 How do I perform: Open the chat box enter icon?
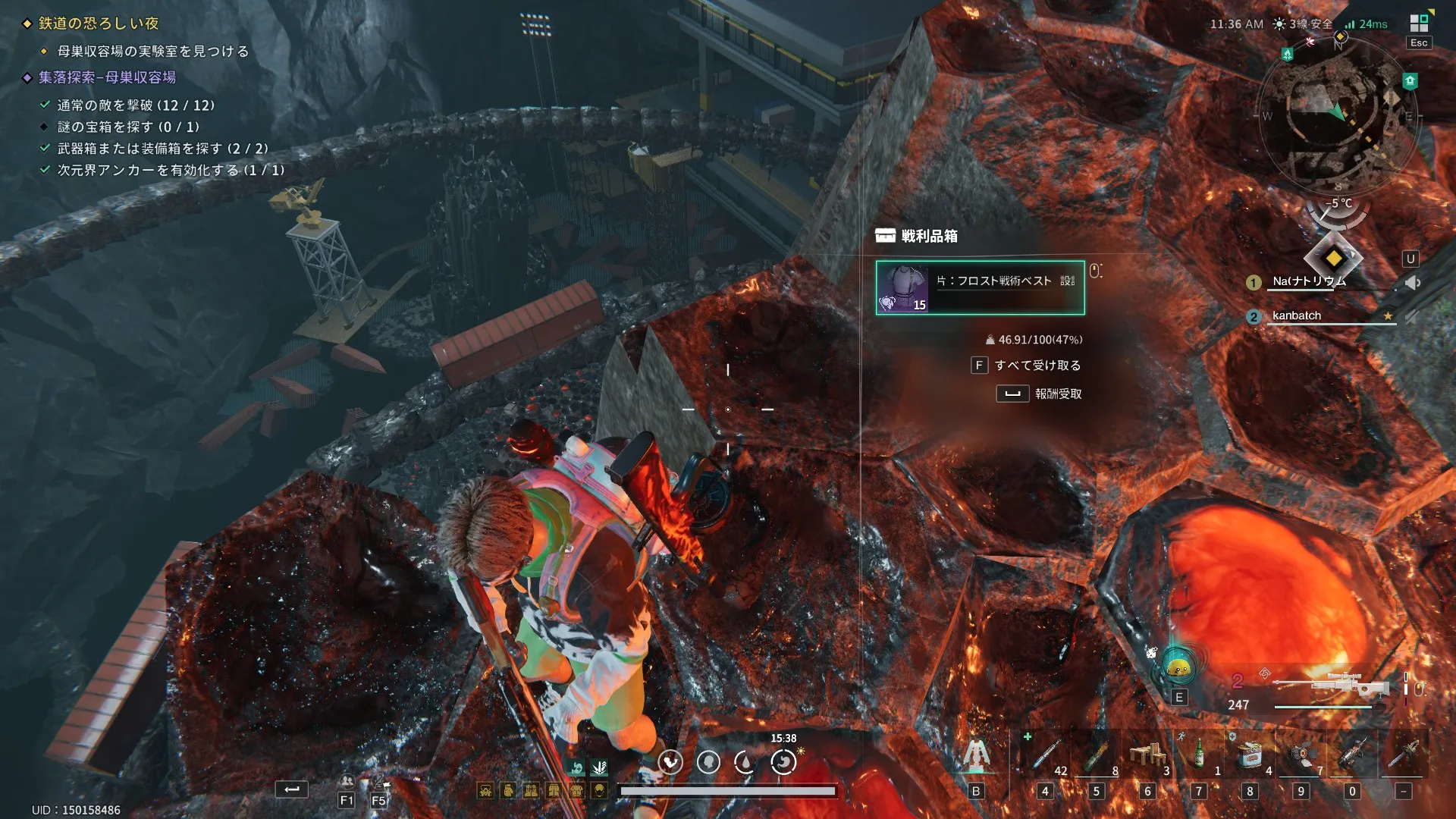(292, 789)
